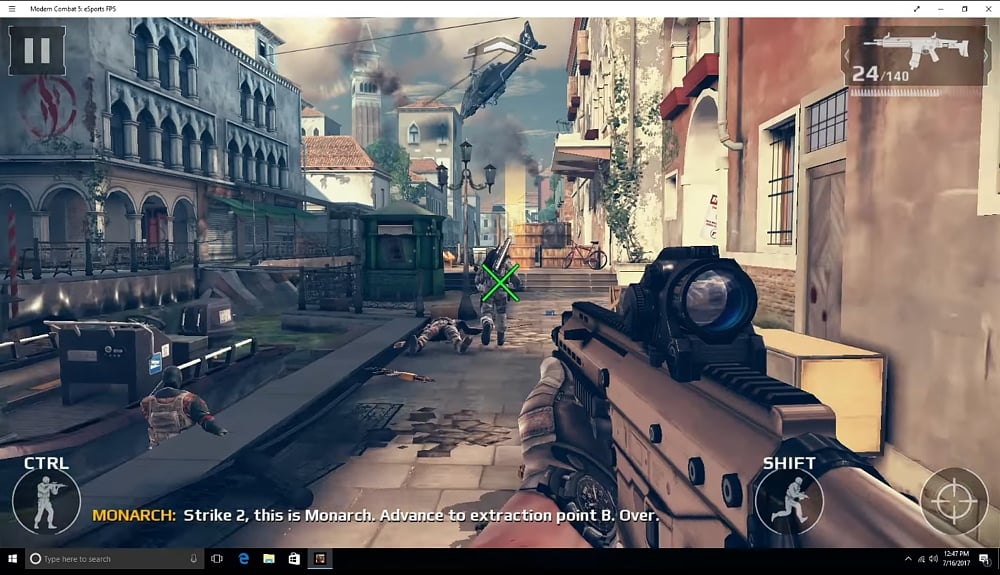
Task: Click the taskbar search box
Action: click(x=112, y=558)
